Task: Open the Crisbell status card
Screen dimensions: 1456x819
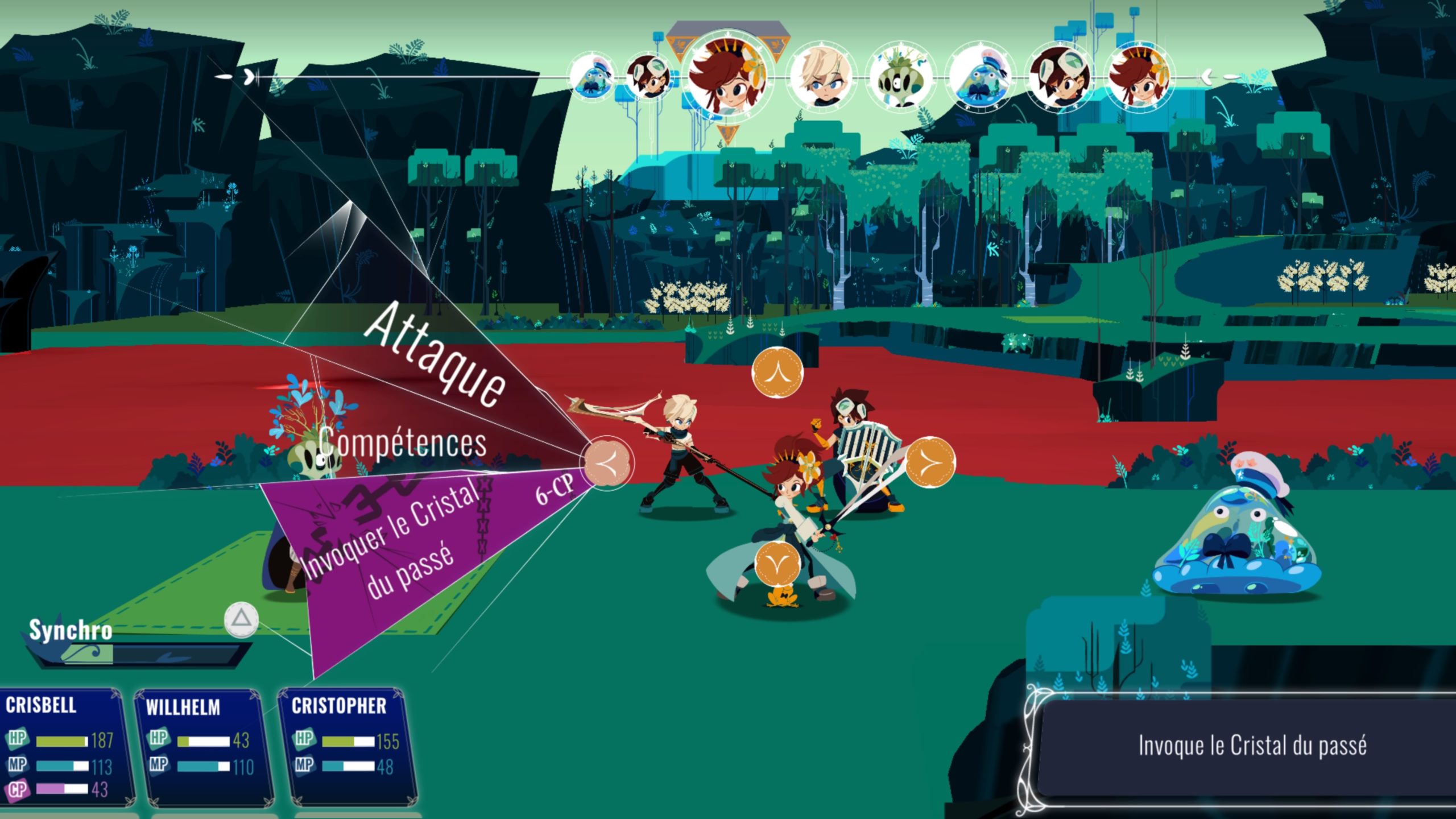Action: 64,746
